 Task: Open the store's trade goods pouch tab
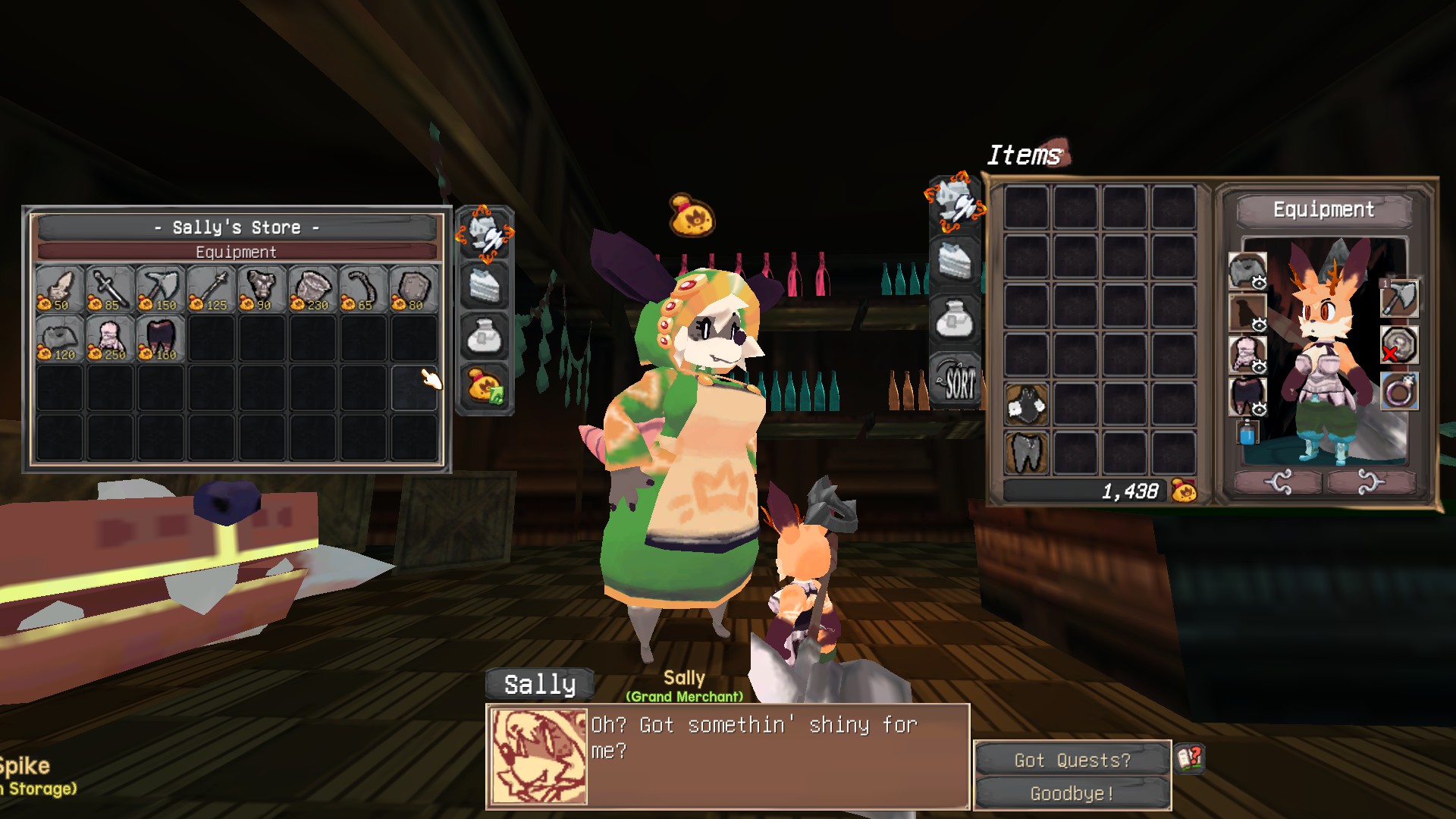485,336
